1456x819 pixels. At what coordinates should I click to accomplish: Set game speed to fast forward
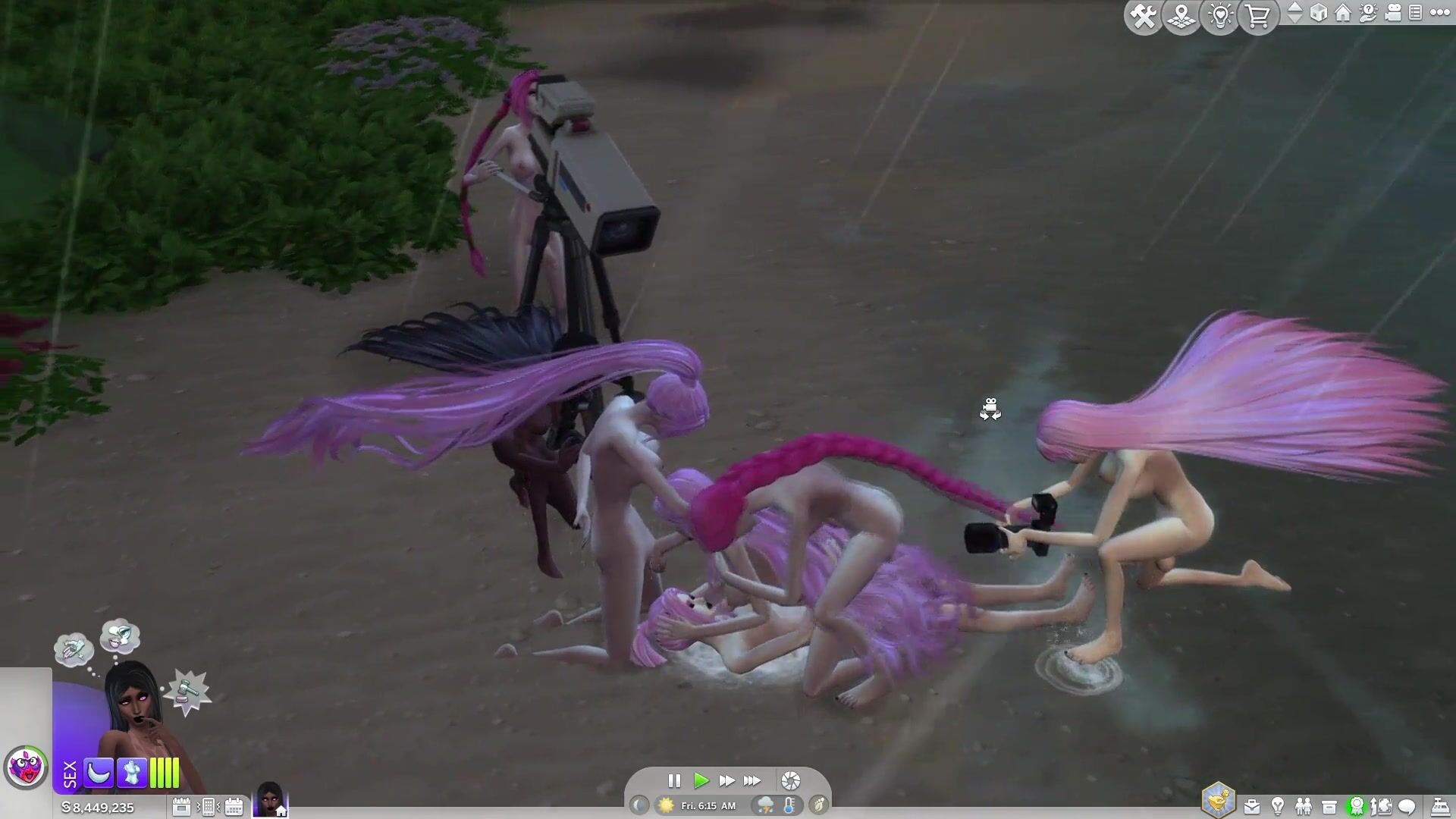coord(726,780)
